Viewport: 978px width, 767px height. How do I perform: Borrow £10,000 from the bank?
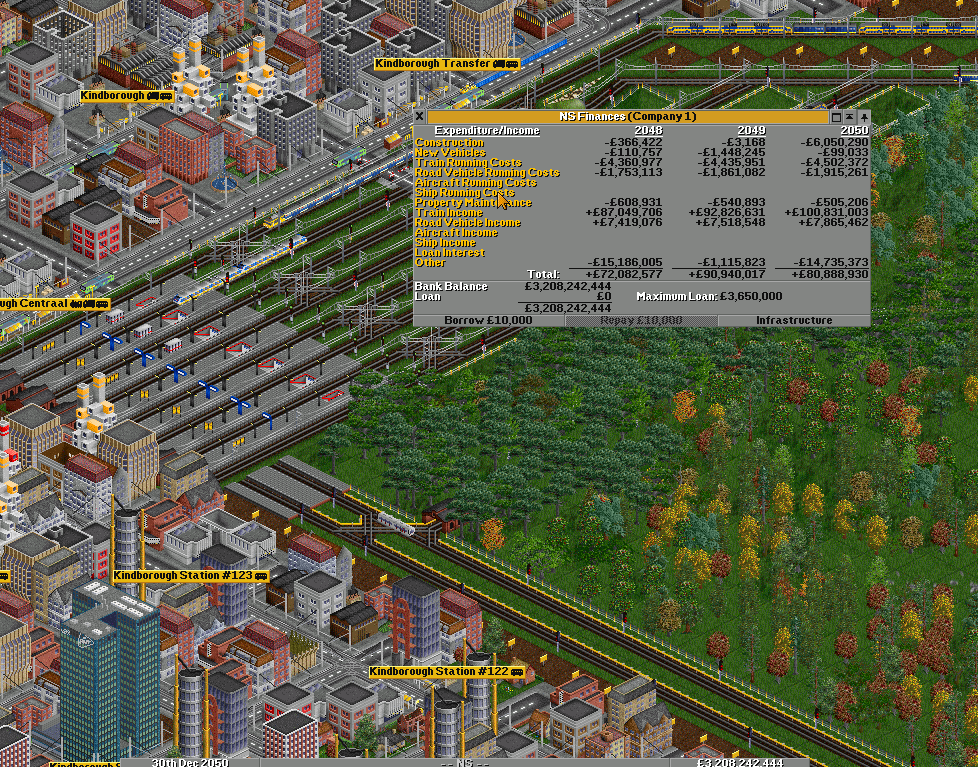pos(489,320)
